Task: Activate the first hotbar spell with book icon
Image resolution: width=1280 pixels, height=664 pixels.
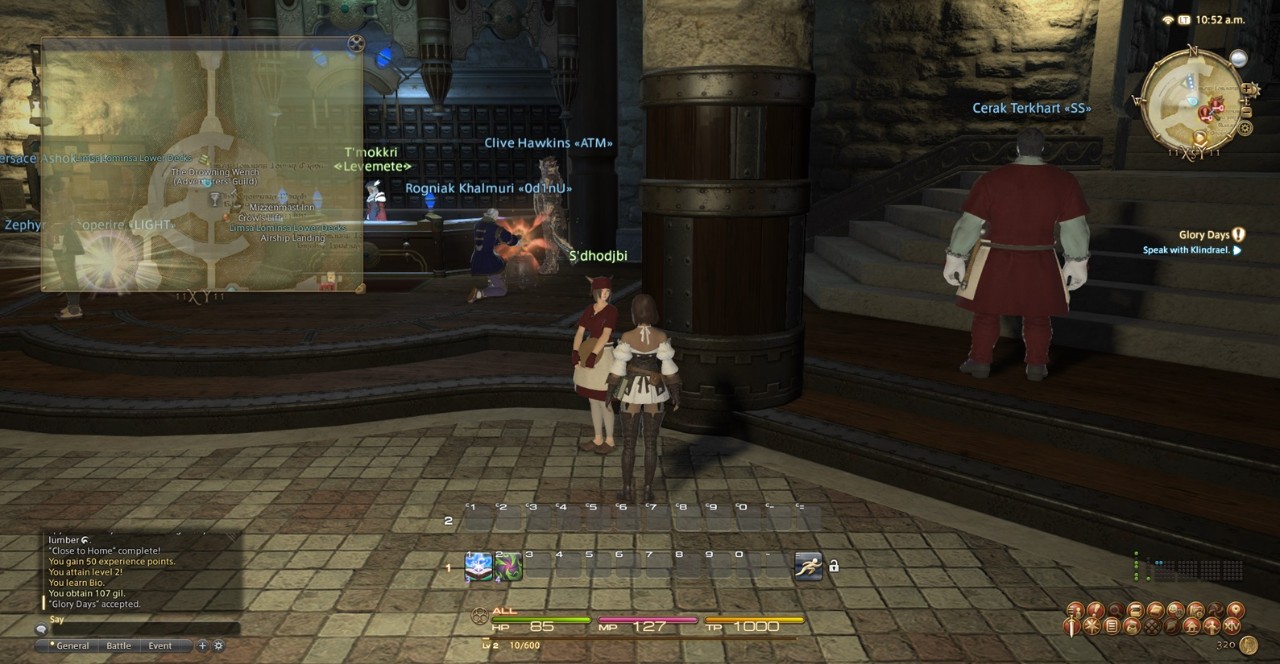Action: (478, 567)
